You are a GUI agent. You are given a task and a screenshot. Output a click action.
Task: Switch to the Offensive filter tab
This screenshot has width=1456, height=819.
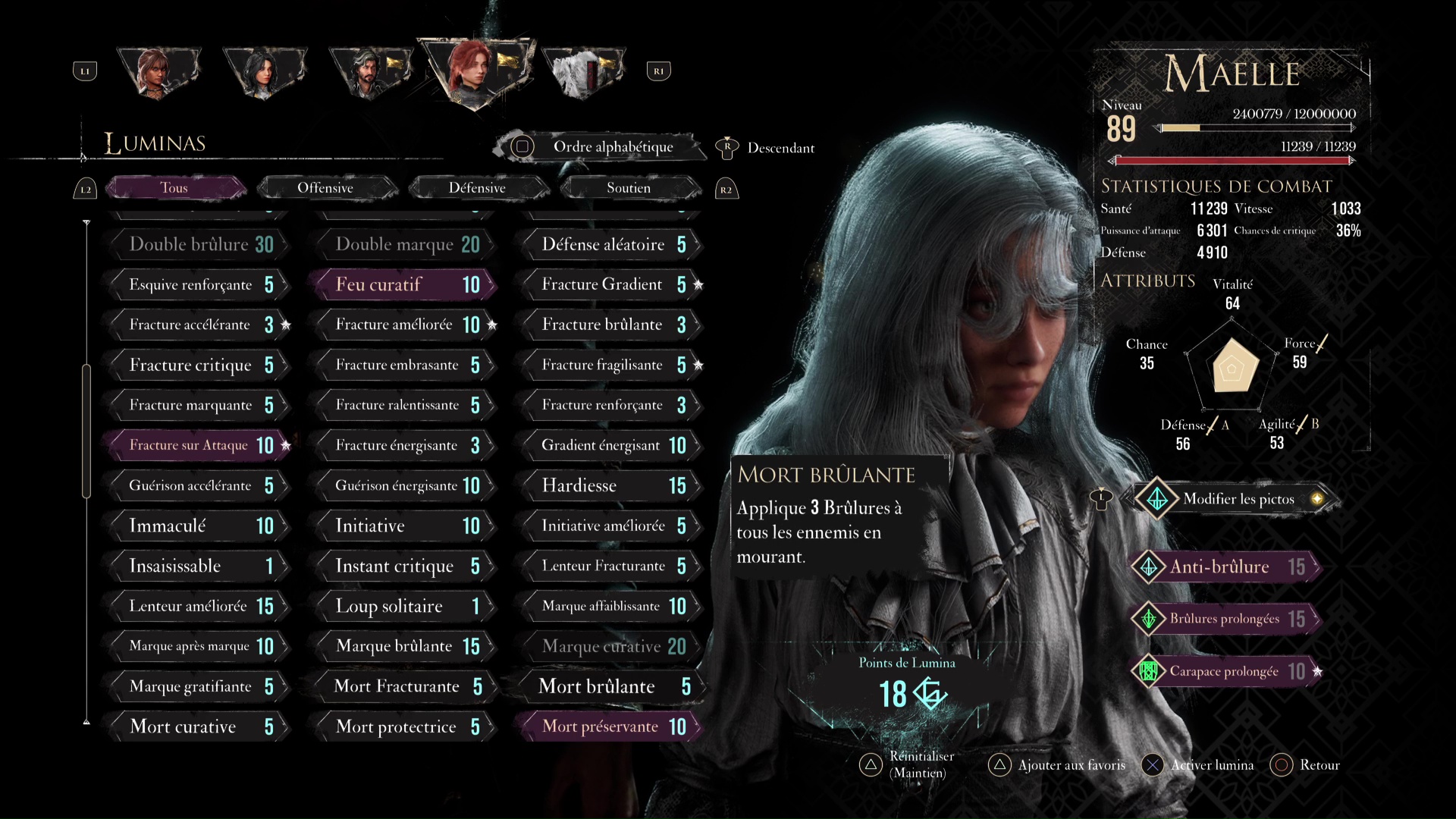[325, 188]
